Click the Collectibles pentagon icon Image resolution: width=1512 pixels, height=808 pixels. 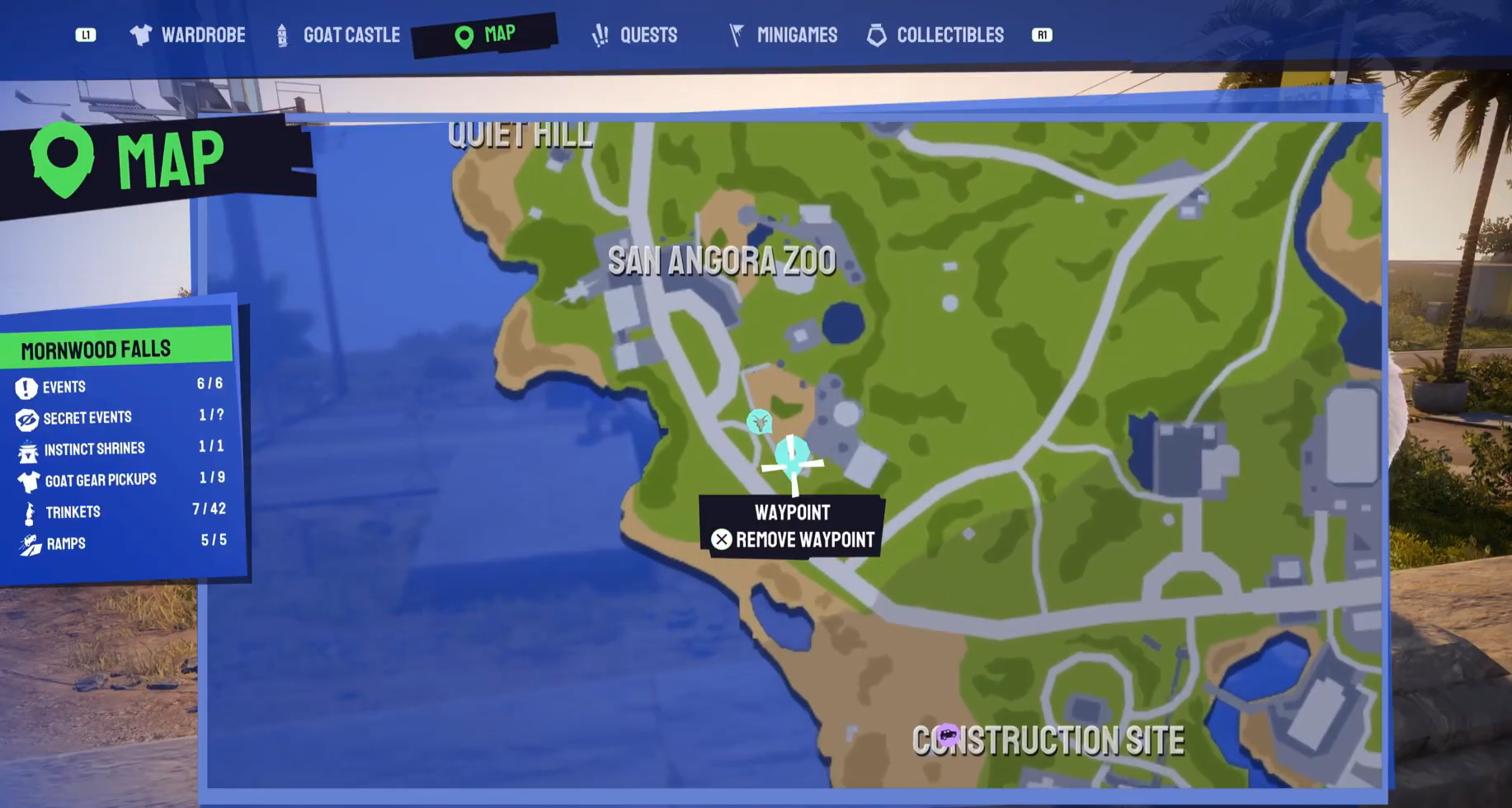coord(876,35)
